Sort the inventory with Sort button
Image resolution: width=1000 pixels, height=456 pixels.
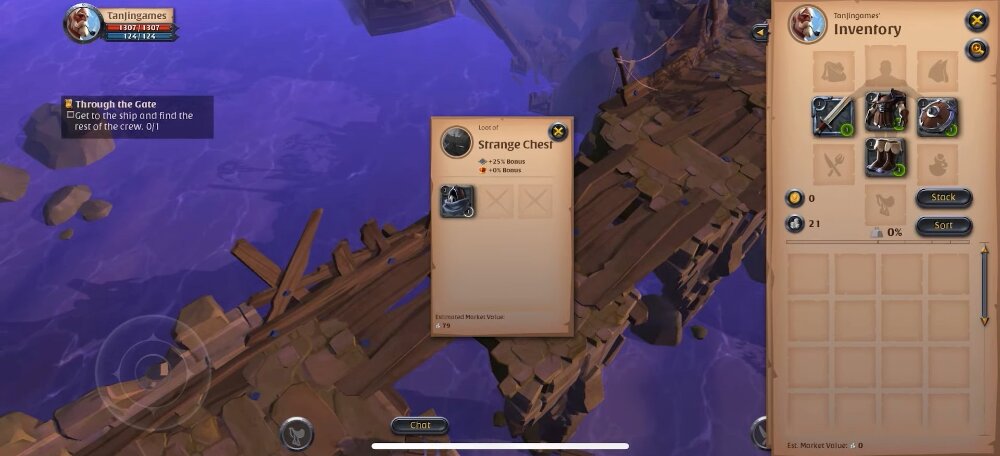pos(943,226)
